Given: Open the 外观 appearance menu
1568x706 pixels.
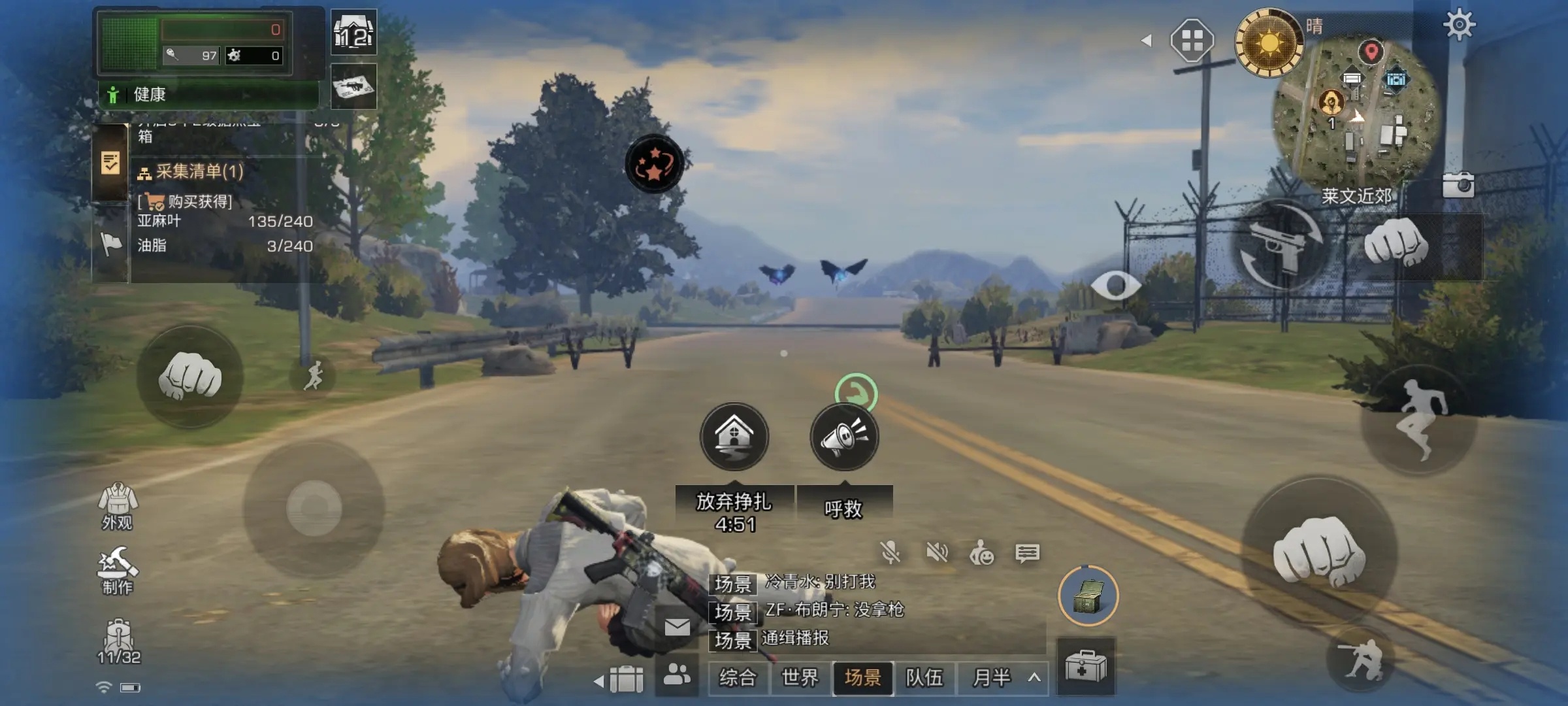Looking at the screenshot, I should coord(118,506).
